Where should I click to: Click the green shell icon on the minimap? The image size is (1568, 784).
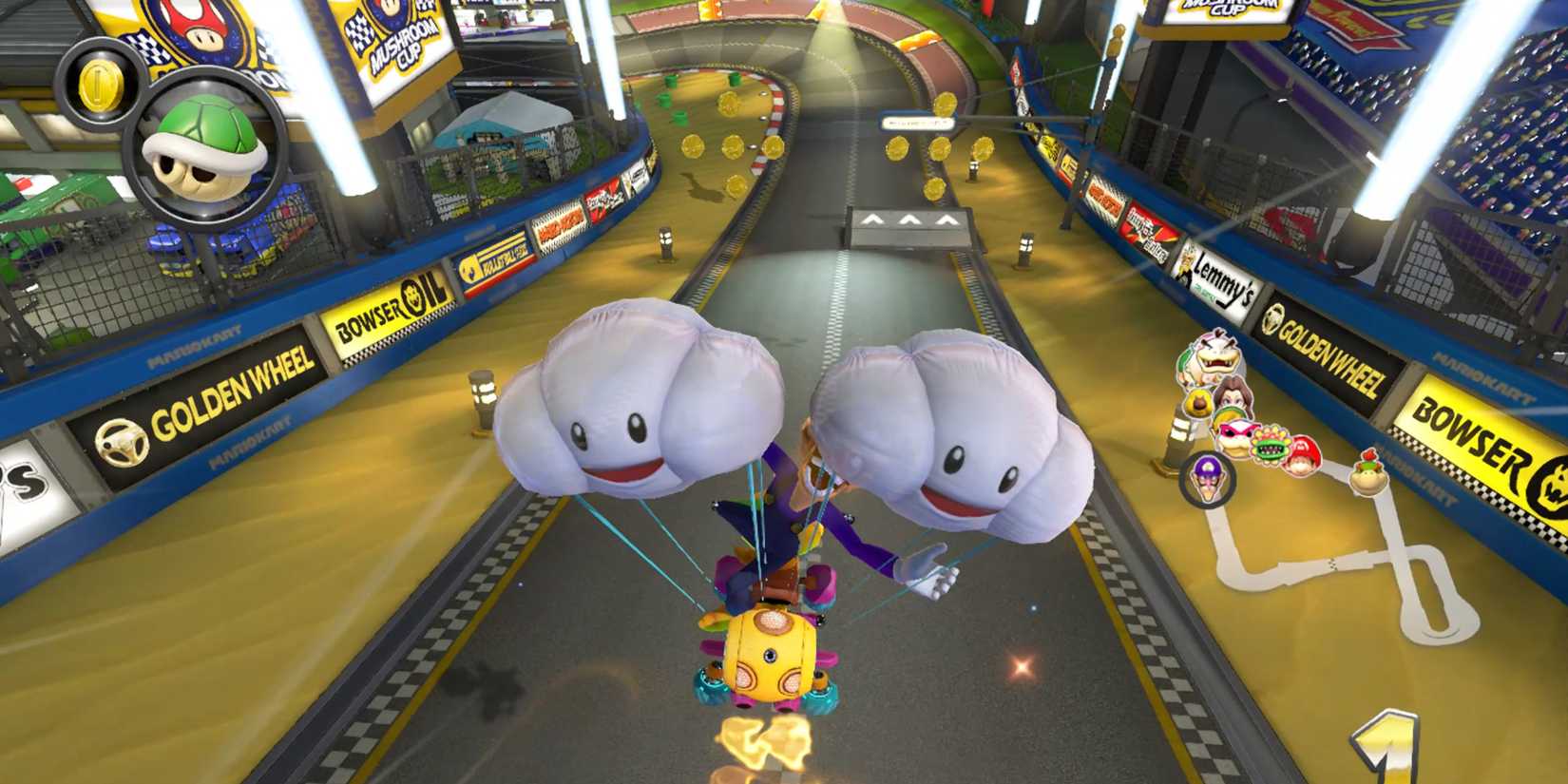pyautogui.click(x=1229, y=414)
